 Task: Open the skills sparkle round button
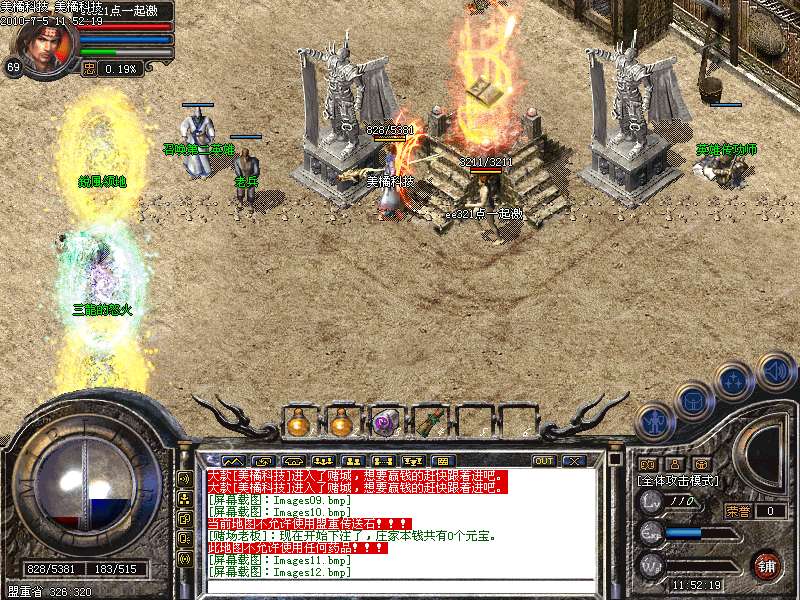tap(735, 381)
